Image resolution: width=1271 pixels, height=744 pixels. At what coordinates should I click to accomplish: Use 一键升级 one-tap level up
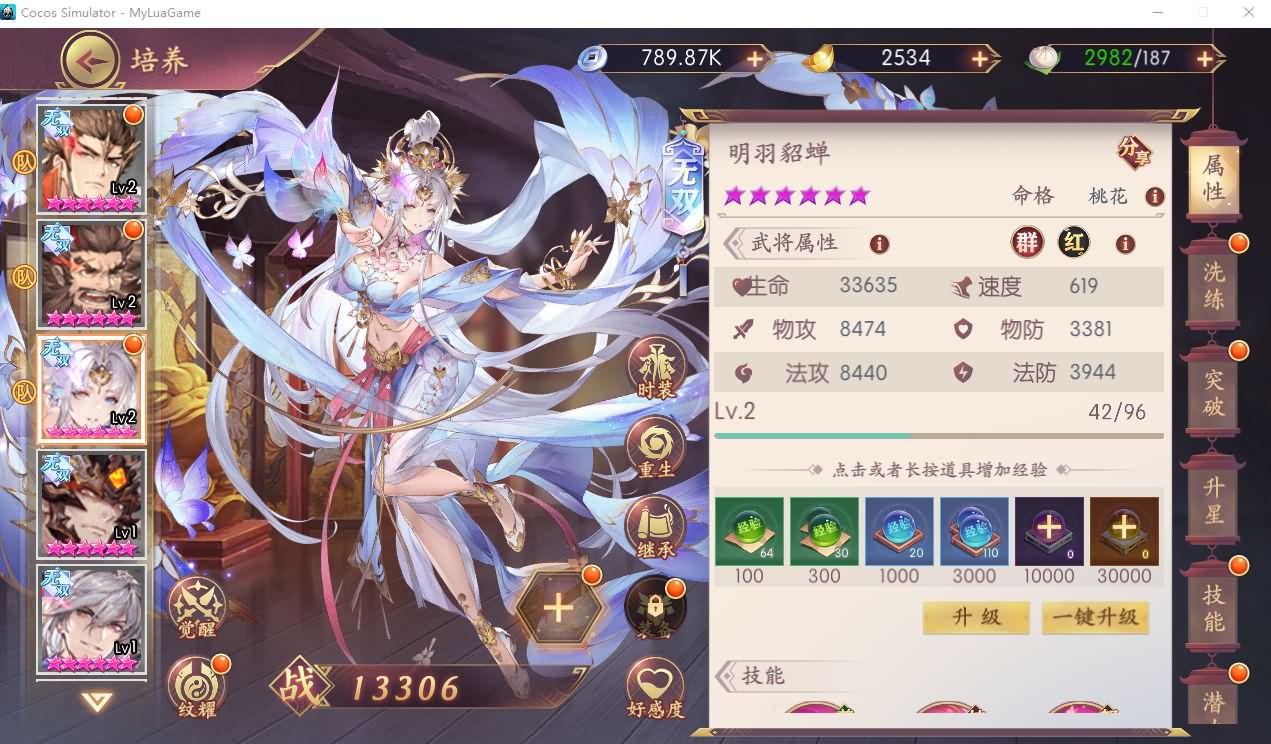pyautogui.click(x=1095, y=617)
